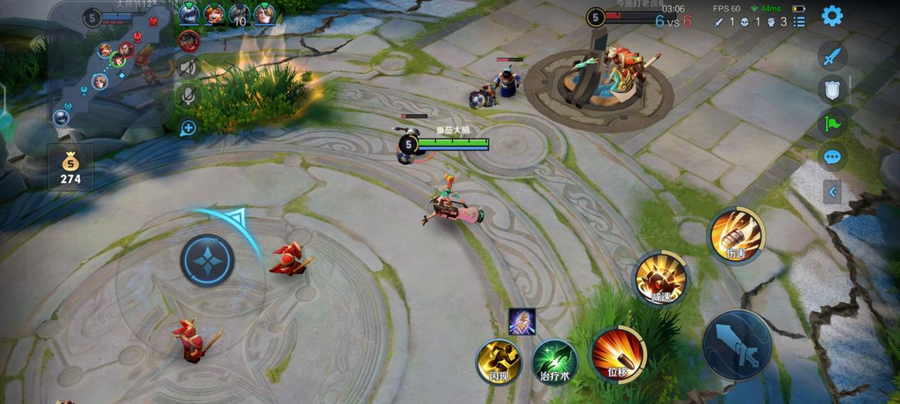Viewport: 900px width, 404px height.
Task: Collapse the signal panel with the arrow
Action: pos(832,191)
